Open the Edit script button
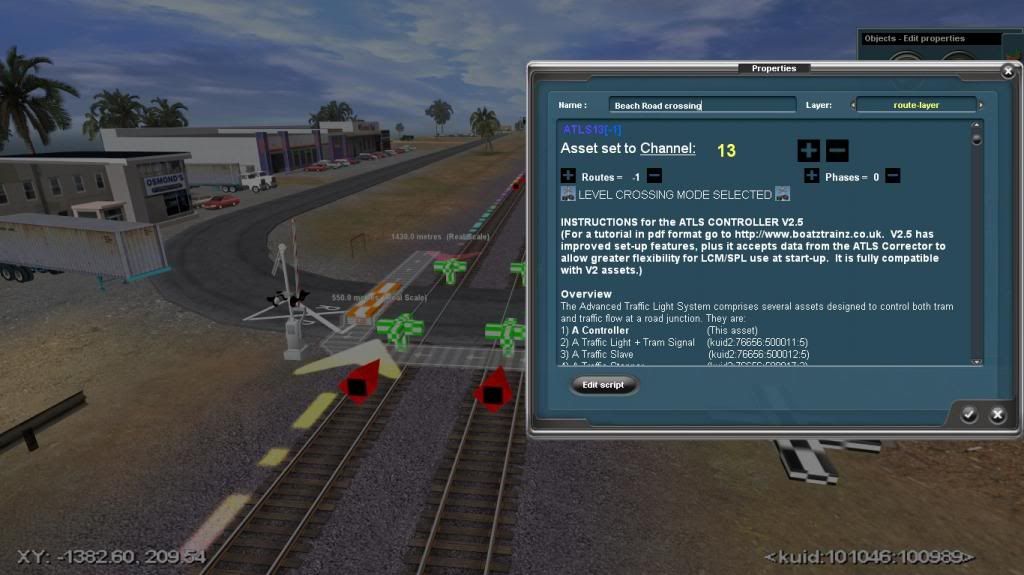The image size is (1024, 575). (x=604, y=385)
